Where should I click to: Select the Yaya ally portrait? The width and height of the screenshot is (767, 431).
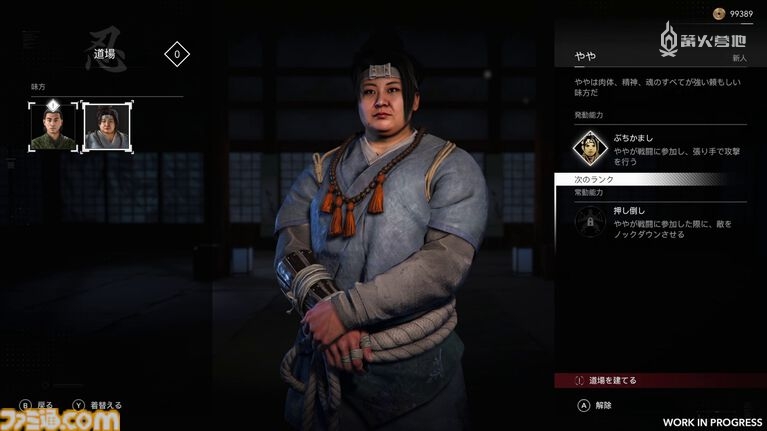point(106,127)
